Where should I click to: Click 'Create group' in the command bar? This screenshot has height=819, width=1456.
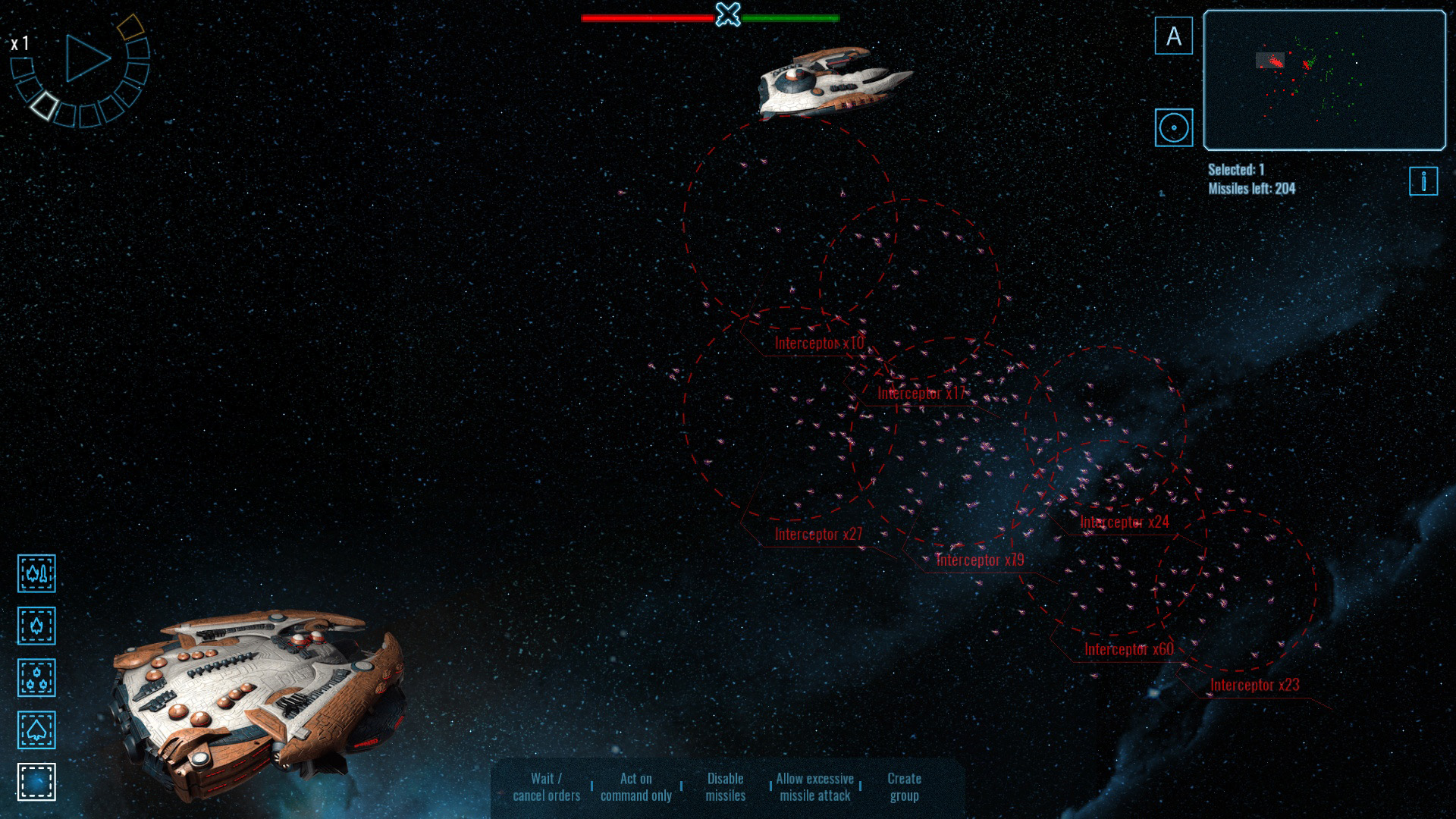coord(904,786)
